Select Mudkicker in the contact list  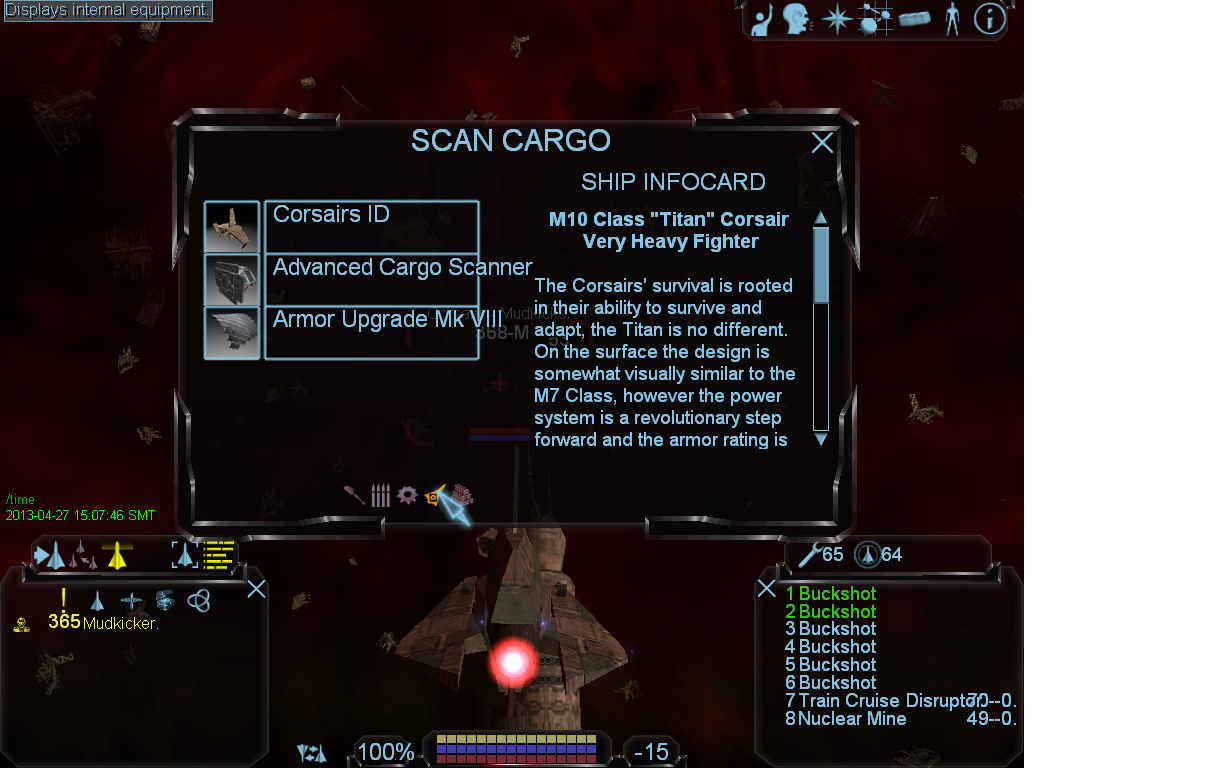coord(120,623)
